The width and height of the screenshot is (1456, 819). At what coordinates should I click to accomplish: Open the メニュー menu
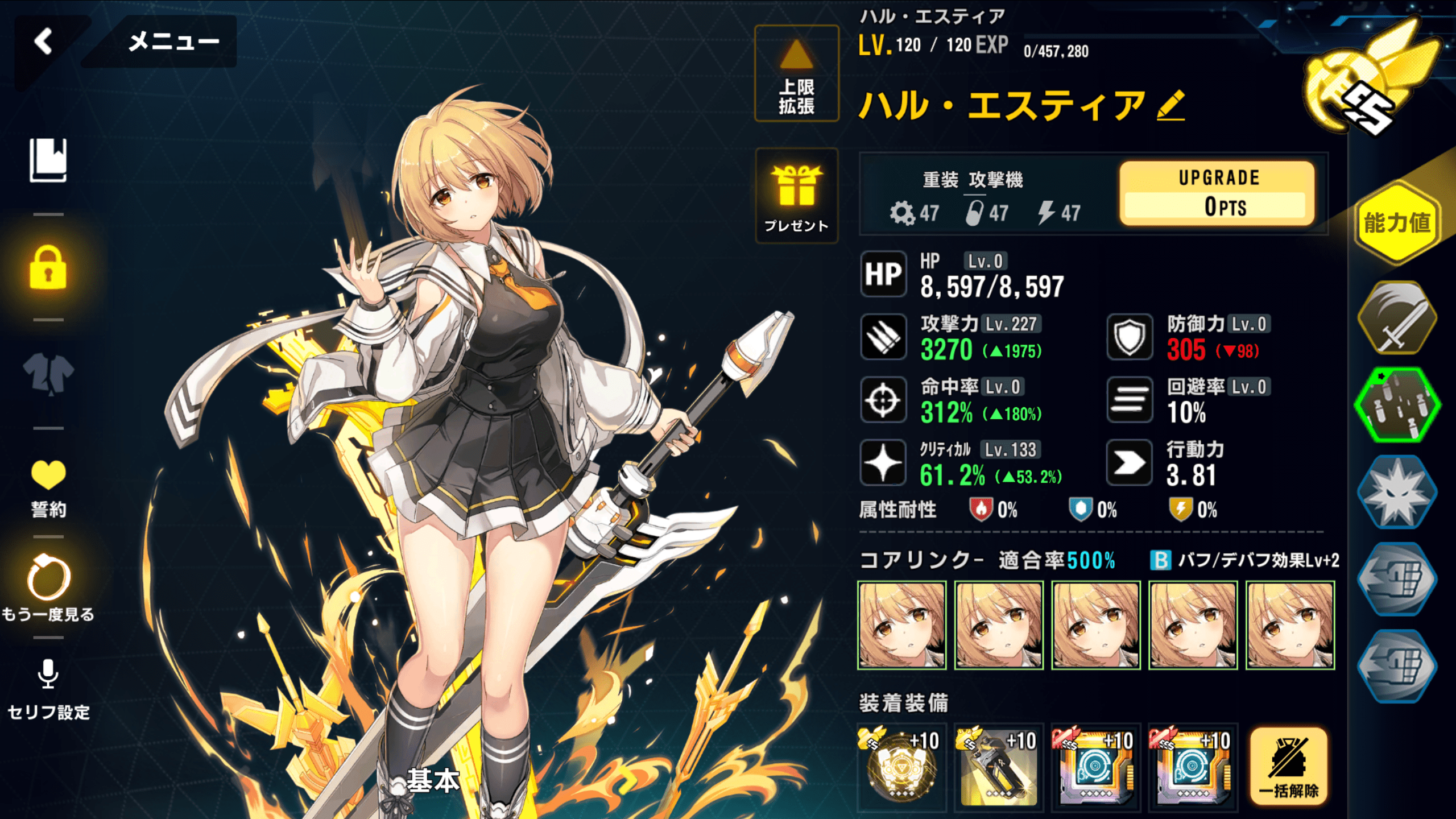click(173, 42)
